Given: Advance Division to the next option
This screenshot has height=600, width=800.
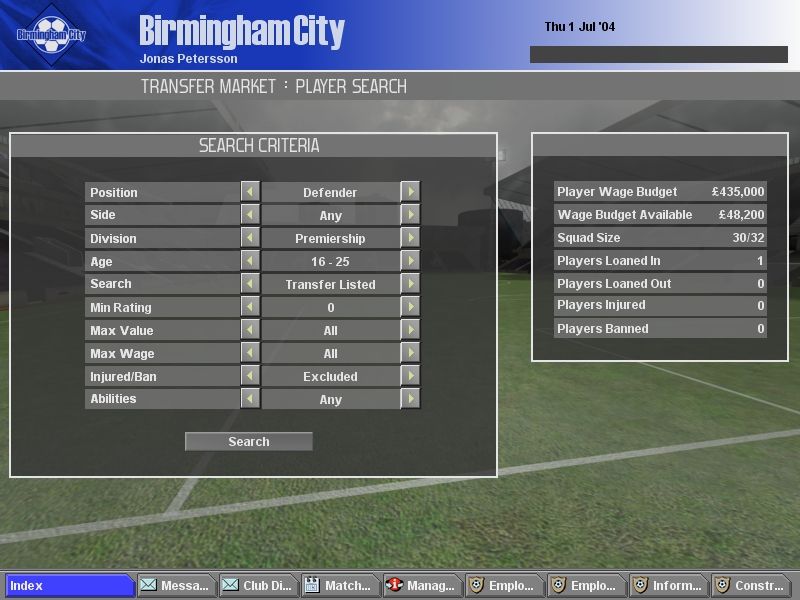Looking at the screenshot, I should coord(410,238).
